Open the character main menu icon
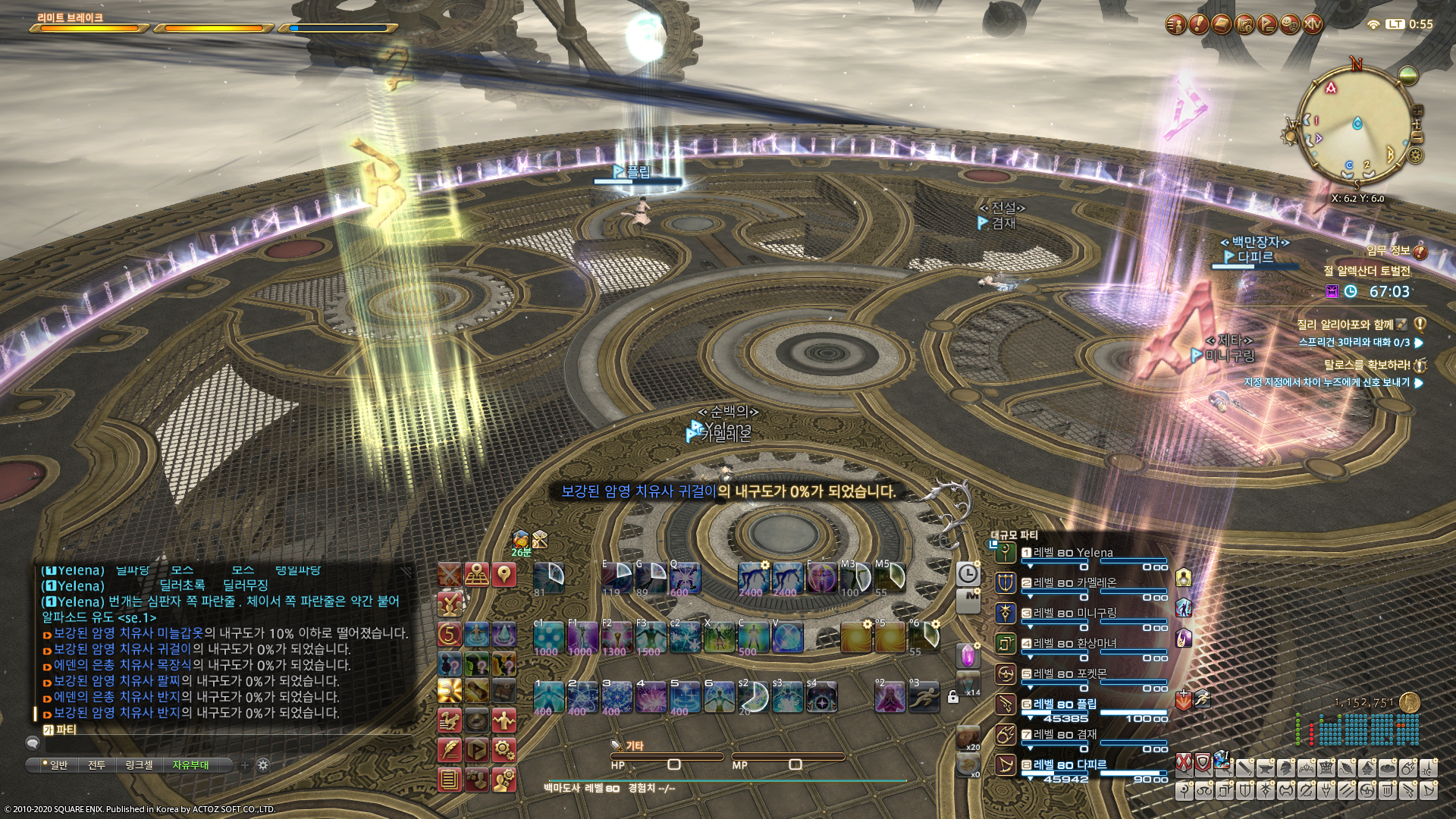The height and width of the screenshot is (819, 1456). [1175, 25]
